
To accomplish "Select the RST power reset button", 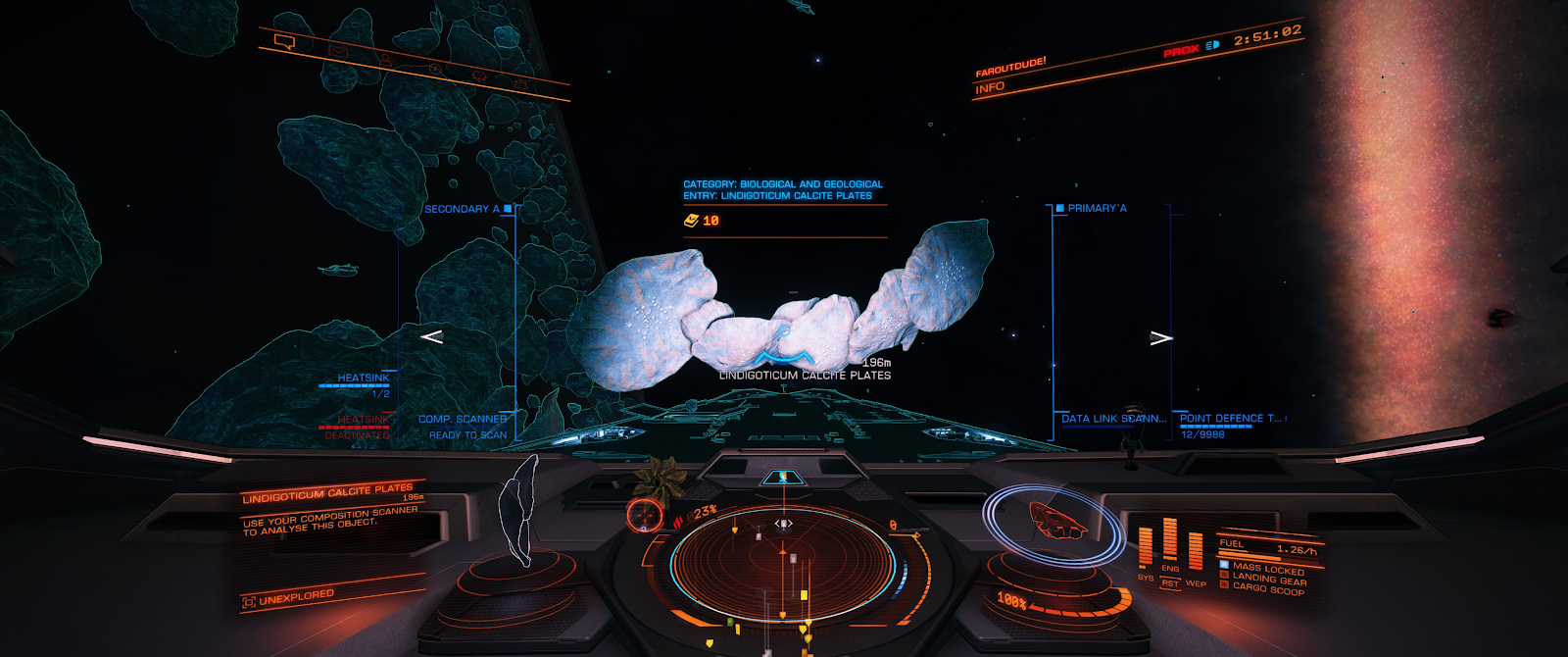I will tap(1170, 583).
